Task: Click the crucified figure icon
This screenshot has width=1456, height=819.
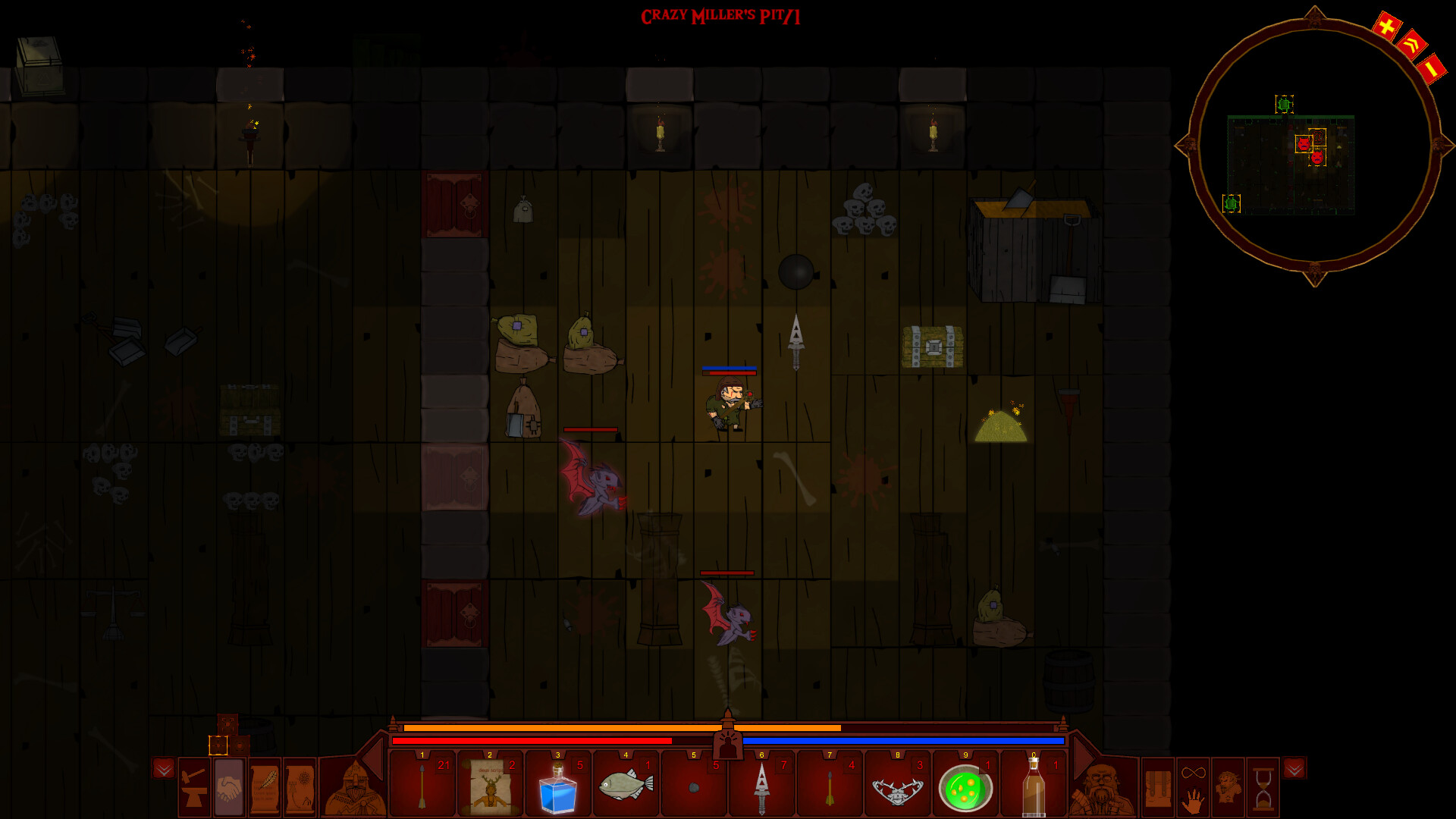Action: (1228, 788)
